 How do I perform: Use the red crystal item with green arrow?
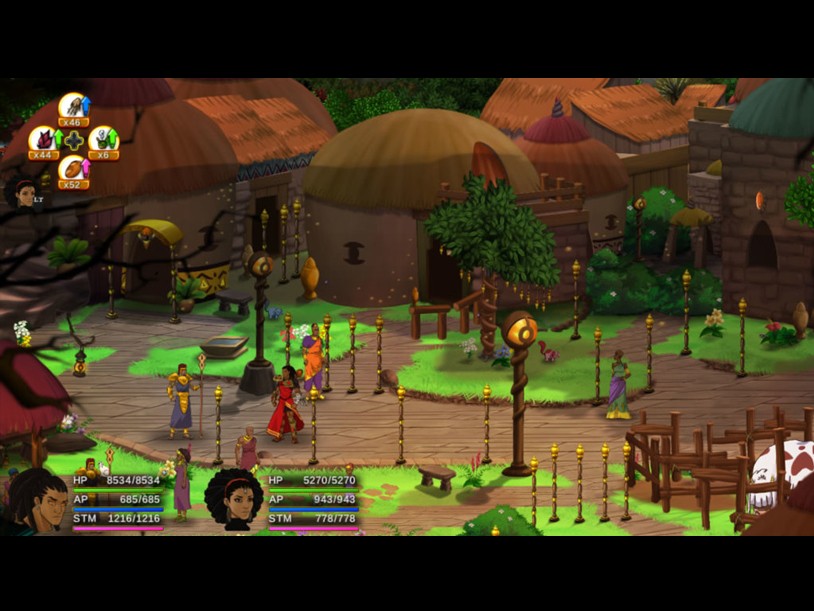tap(43, 141)
